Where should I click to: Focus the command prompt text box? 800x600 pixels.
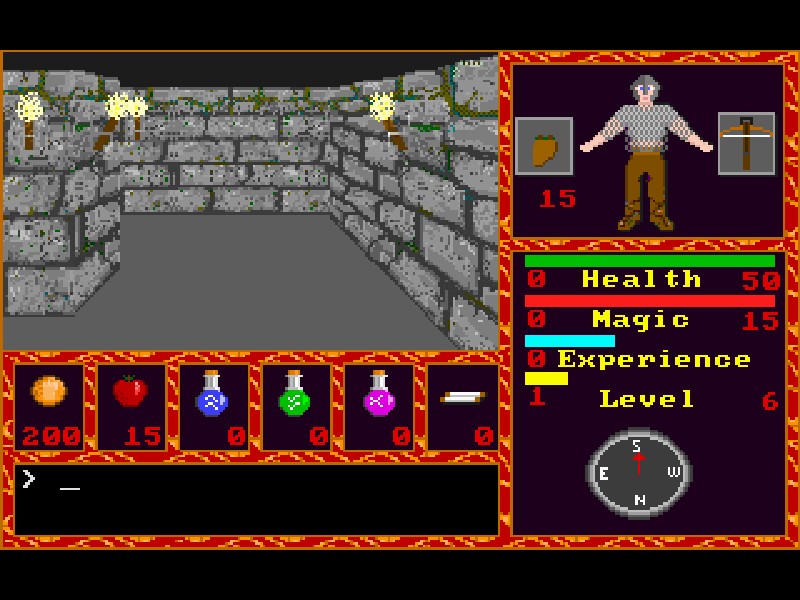coord(256,498)
